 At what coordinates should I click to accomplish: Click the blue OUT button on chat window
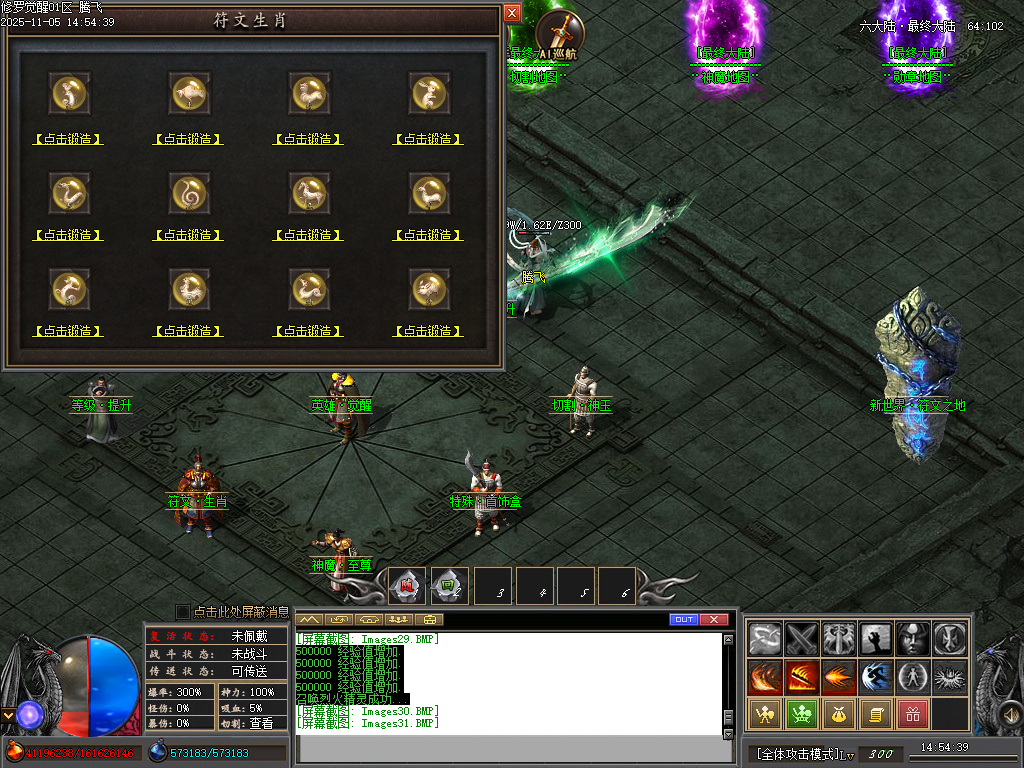coord(684,620)
